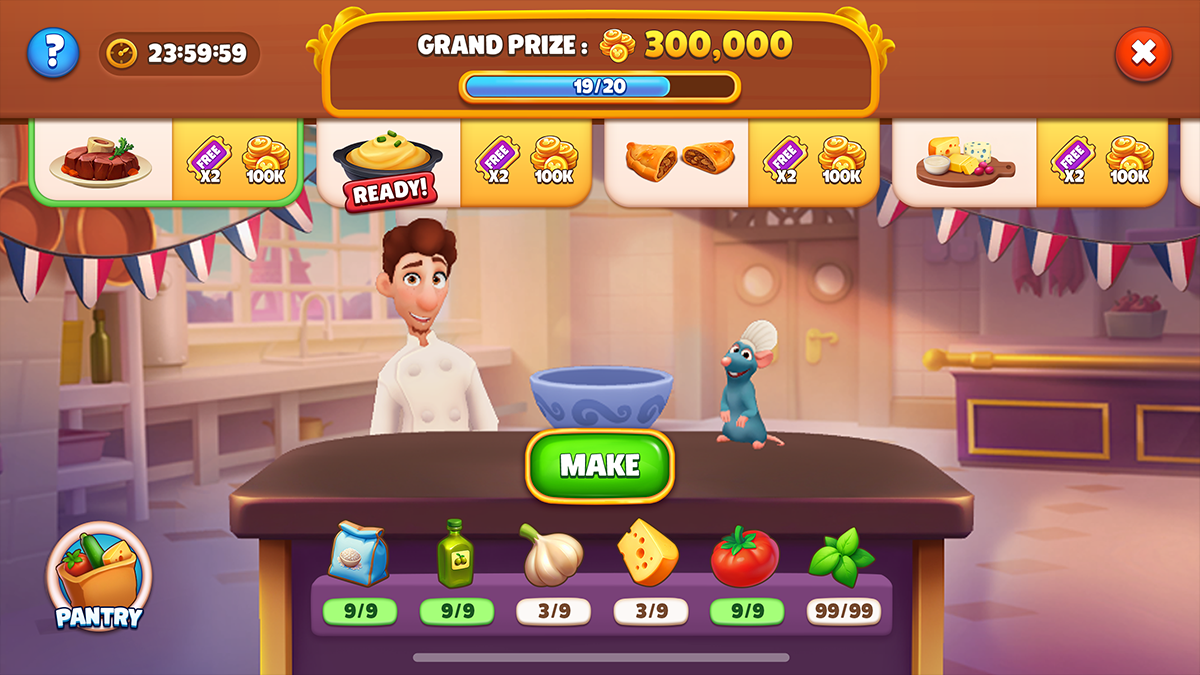Select the tomato ingredient
The width and height of the screenshot is (1200, 675).
click(x=745, y=555)
